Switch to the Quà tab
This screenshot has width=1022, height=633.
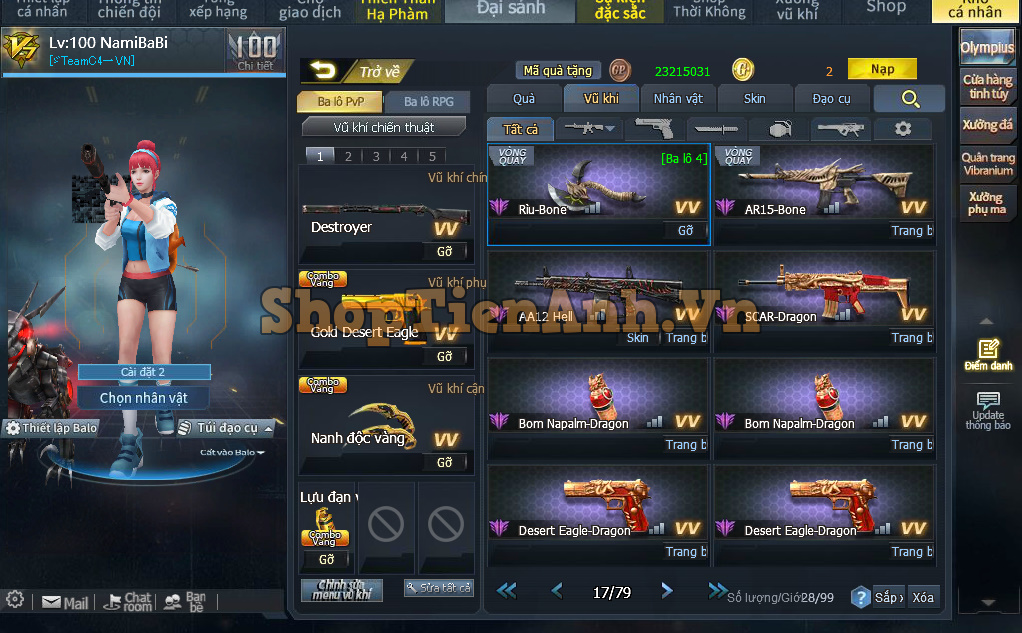523,98
